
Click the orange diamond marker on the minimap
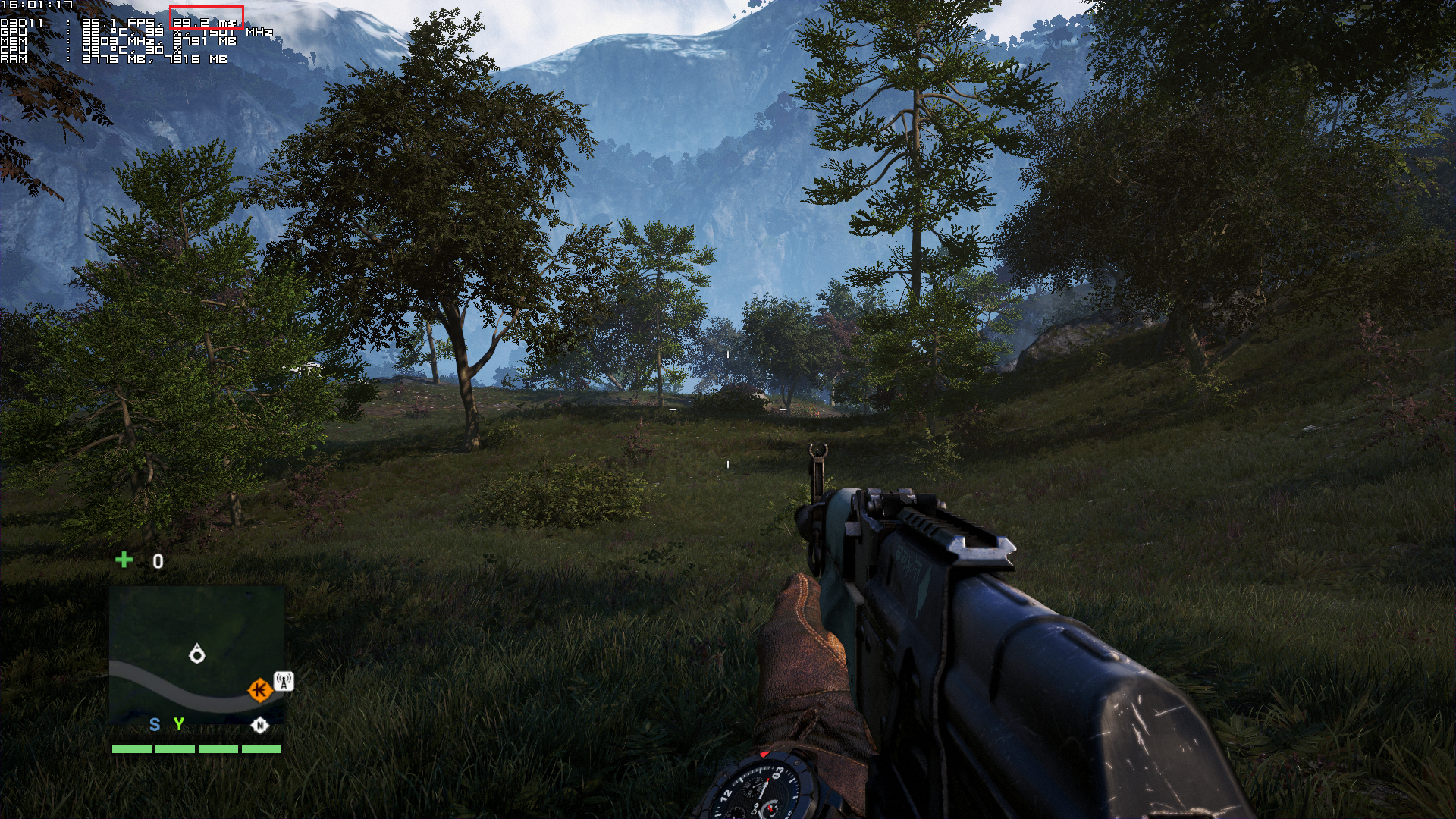pyautogui.click(x=259, y=690)
